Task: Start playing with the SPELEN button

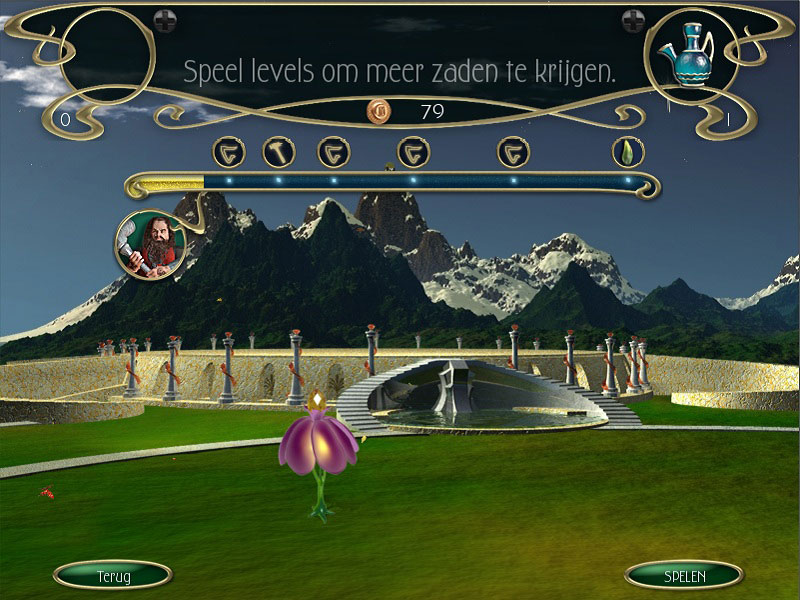Action: tap(684, 575)
